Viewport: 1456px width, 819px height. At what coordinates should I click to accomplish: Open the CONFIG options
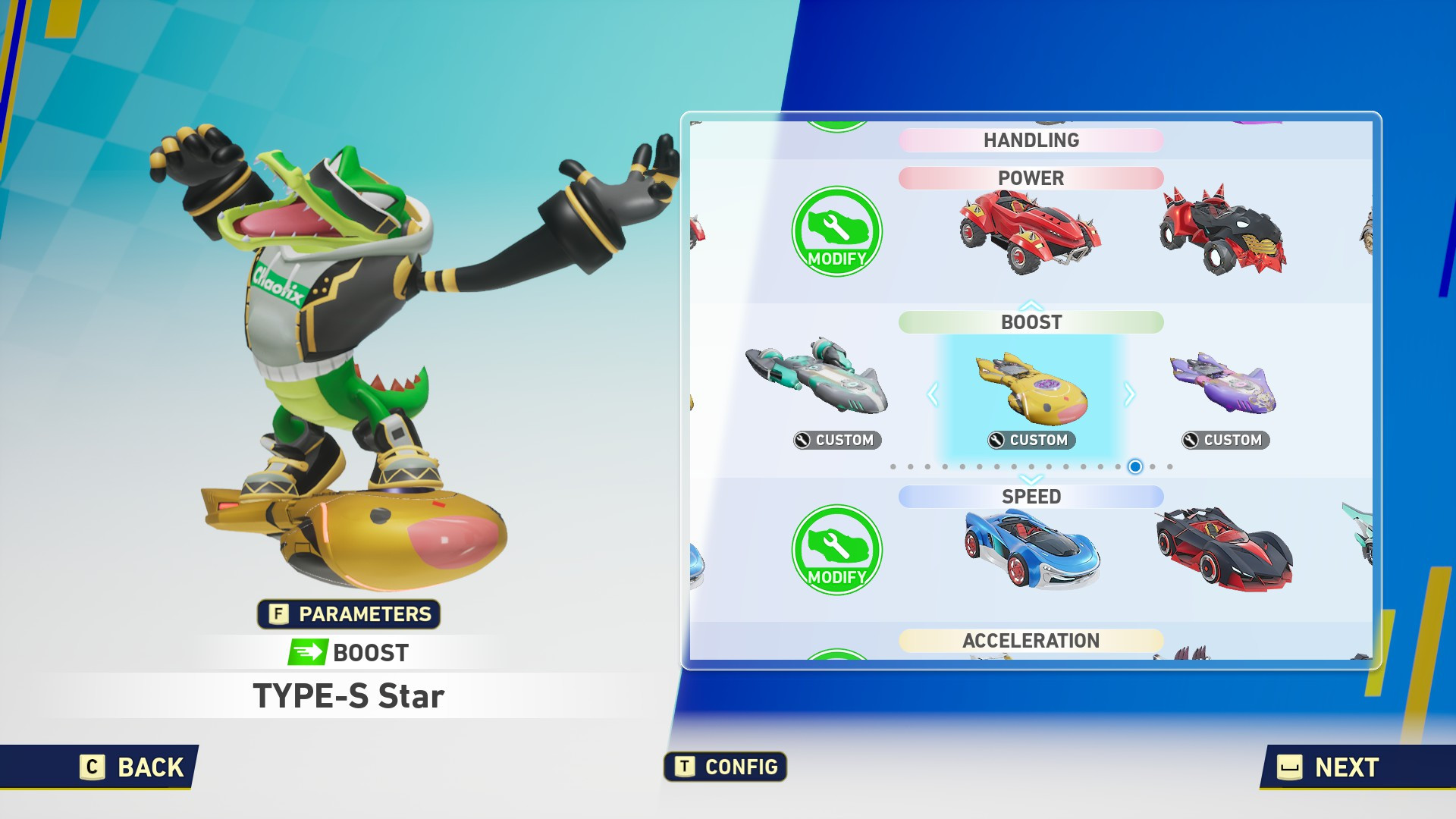(726, 767)
